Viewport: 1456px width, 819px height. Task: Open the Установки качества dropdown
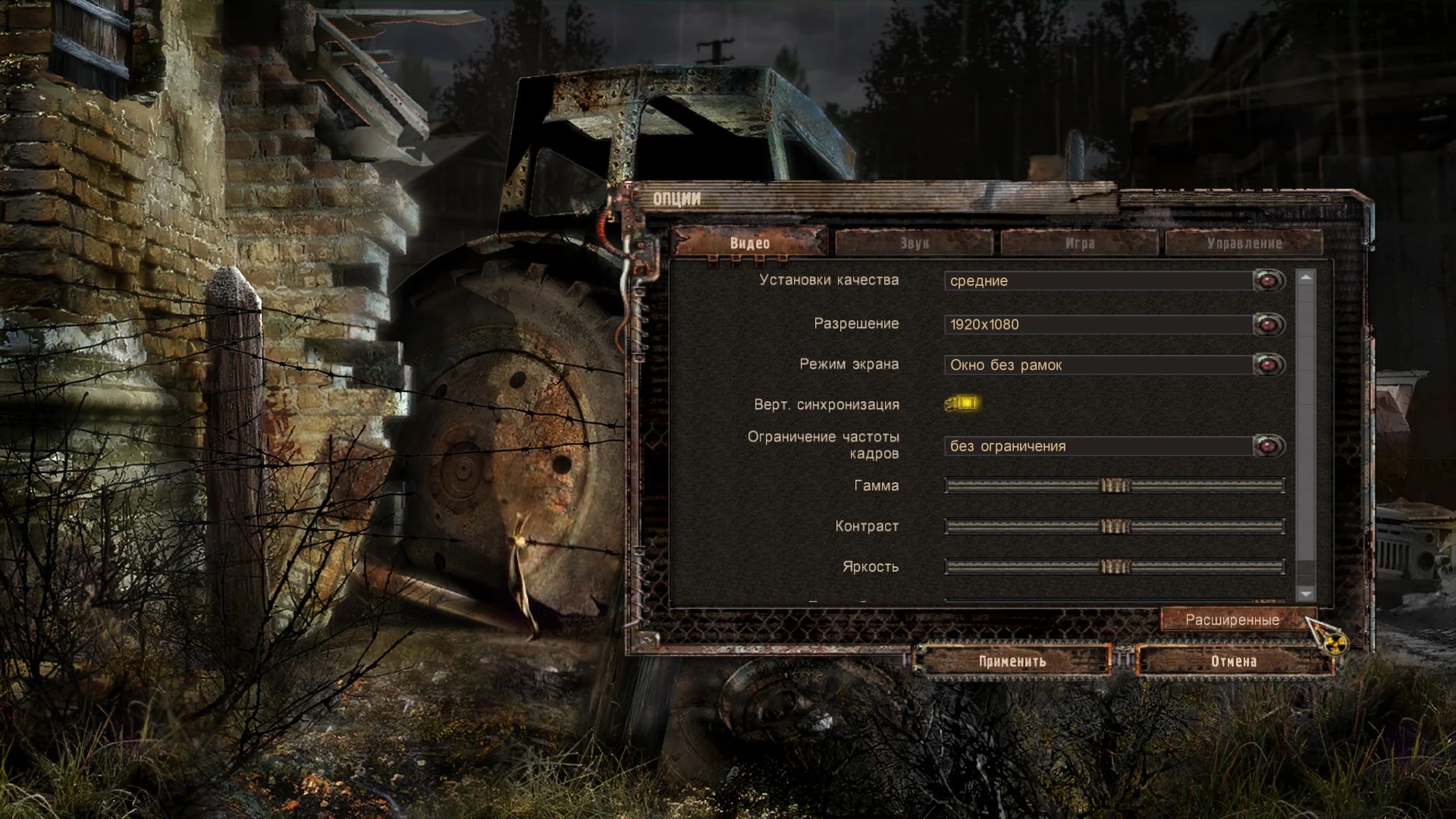click(1092, 281)
